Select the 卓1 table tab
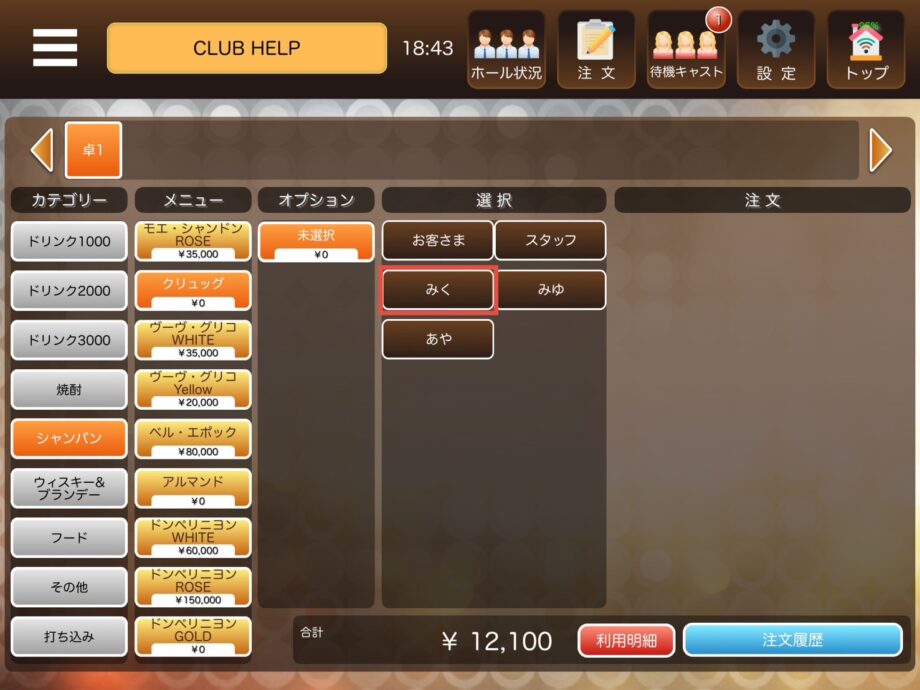 coord(93,150)
